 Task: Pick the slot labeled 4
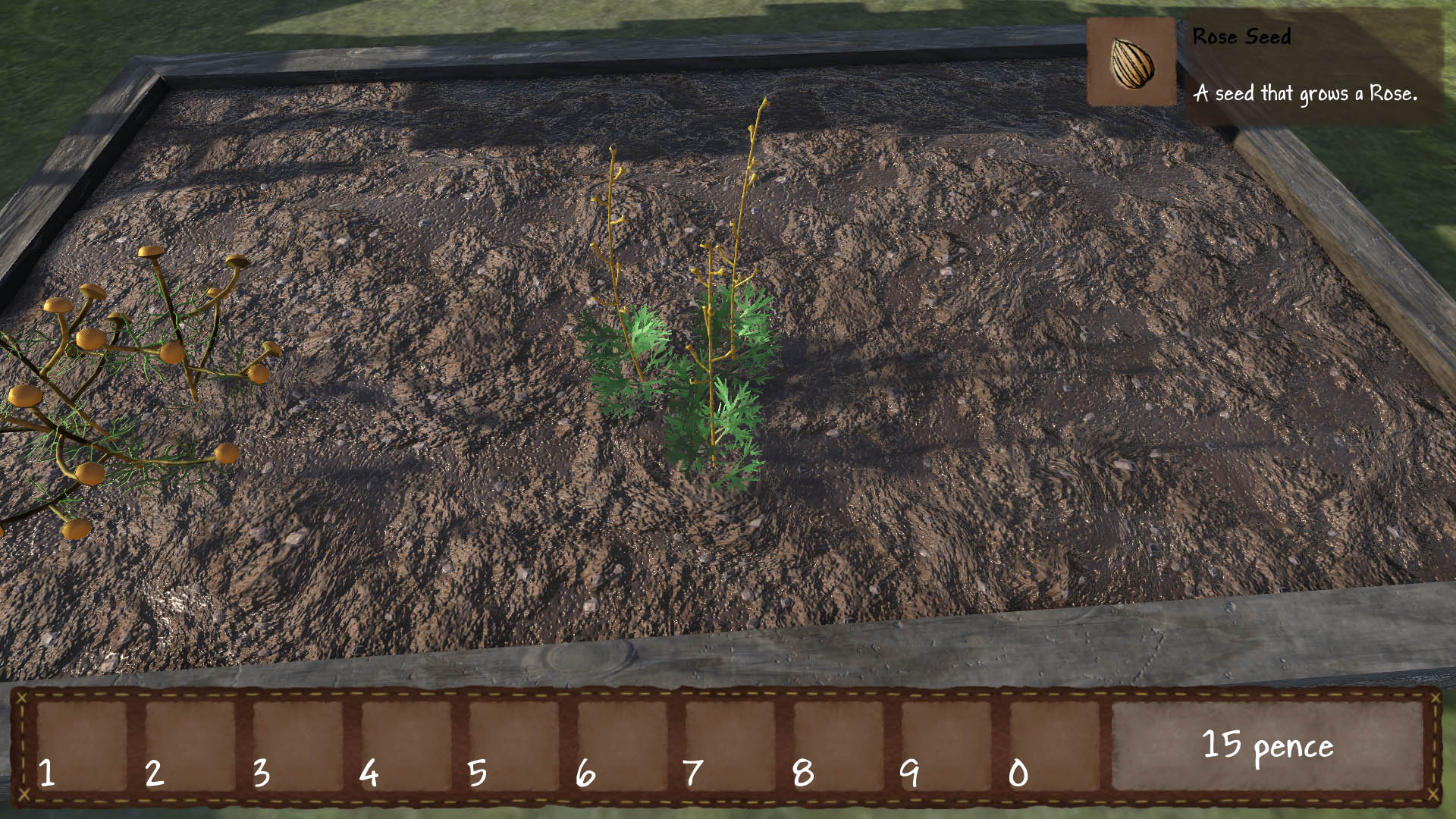point(406,745)
